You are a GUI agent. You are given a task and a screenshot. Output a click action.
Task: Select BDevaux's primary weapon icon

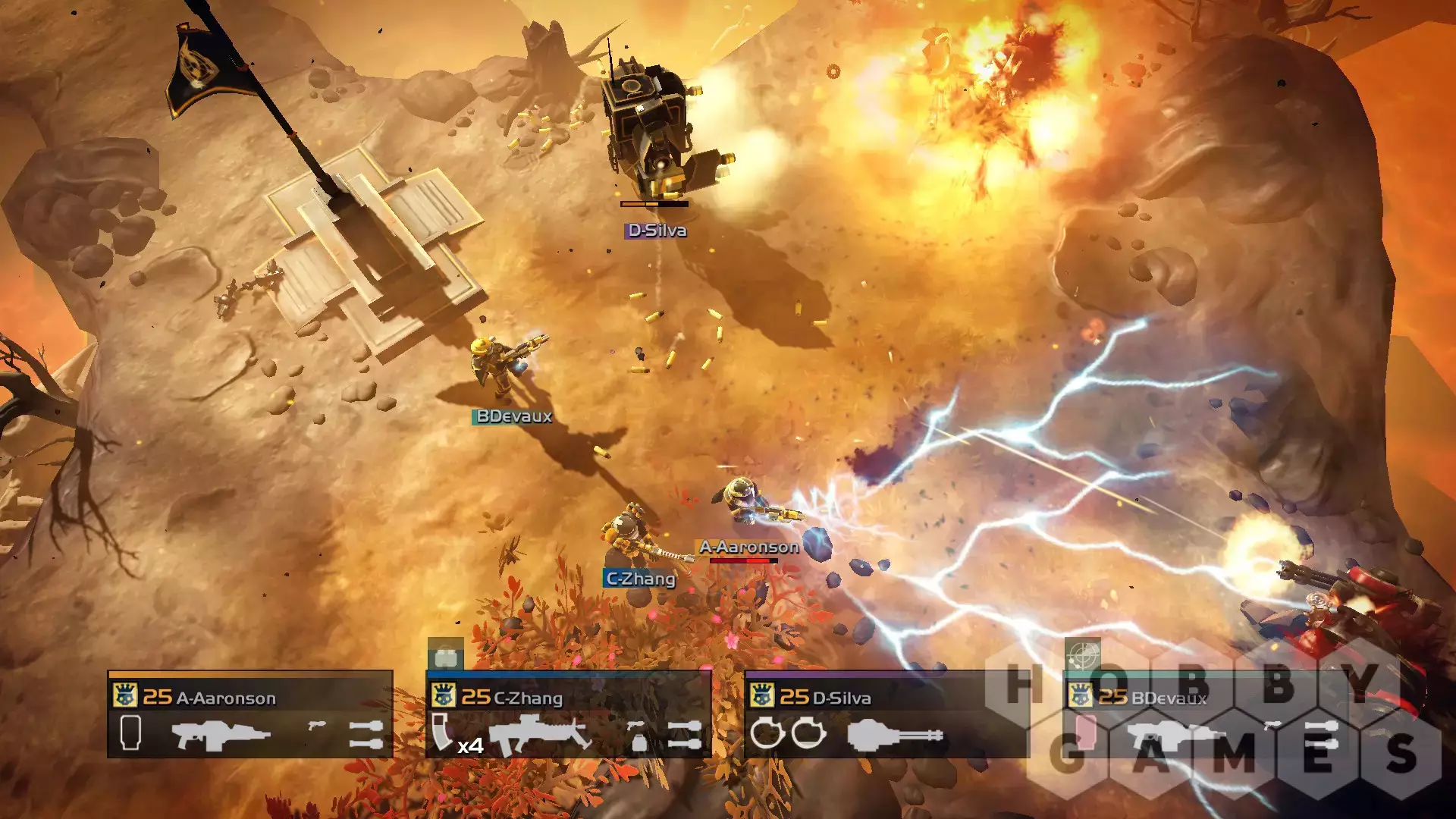[x=1175, y=735]
